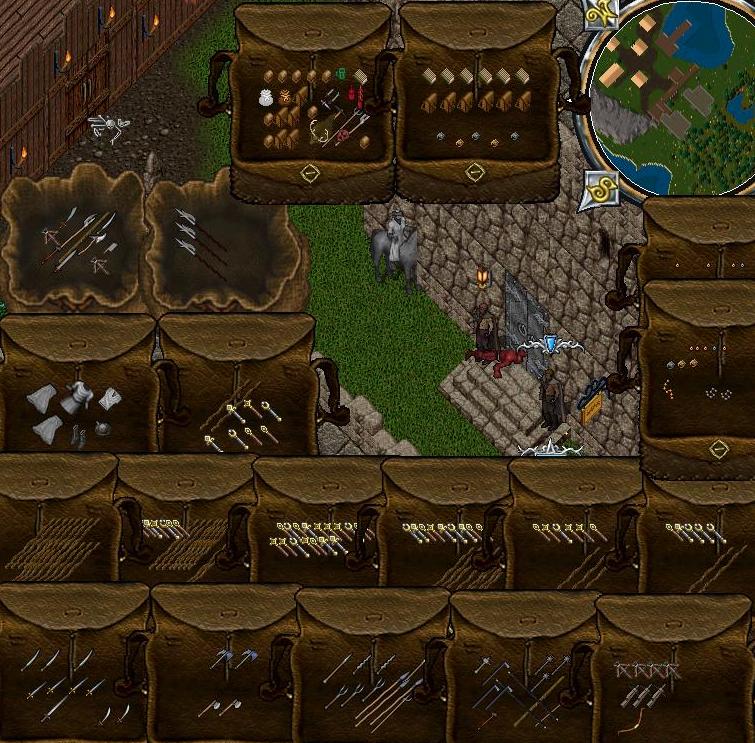Viewport: 755px width, 743px height.
Task: Choose the round metal helmet
Action: coord(102,429)
